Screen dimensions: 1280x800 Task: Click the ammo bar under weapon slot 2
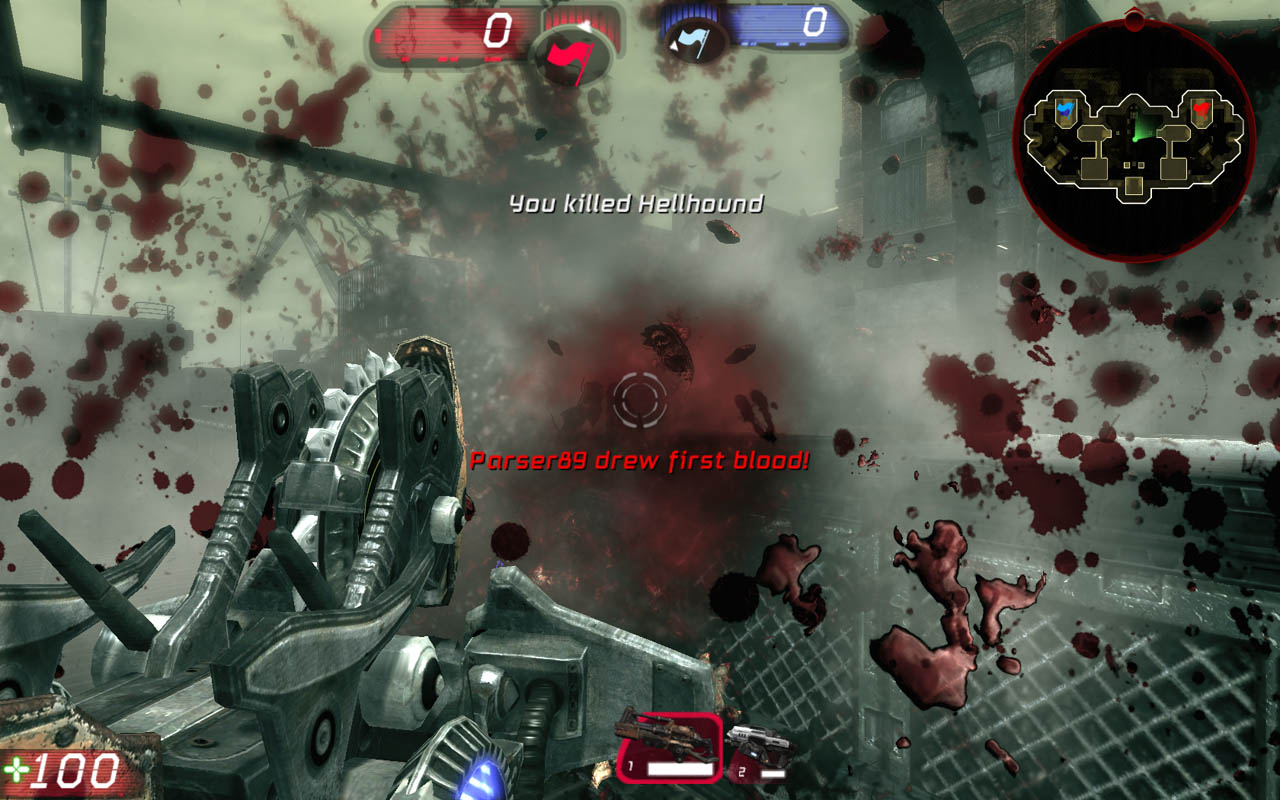(774, 772)
